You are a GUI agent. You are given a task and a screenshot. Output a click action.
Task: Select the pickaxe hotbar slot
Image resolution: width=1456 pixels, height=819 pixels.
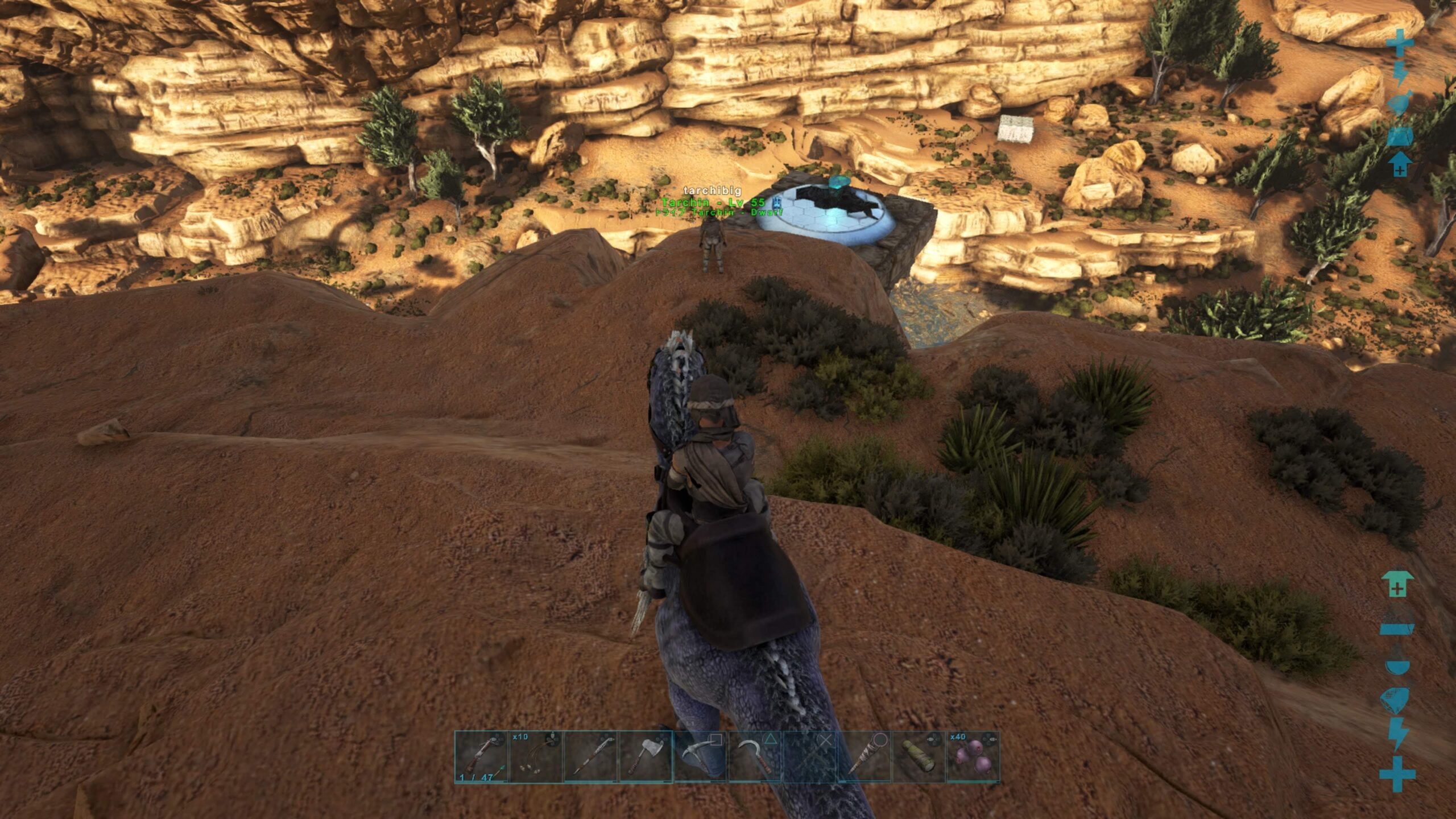[700, 758]
